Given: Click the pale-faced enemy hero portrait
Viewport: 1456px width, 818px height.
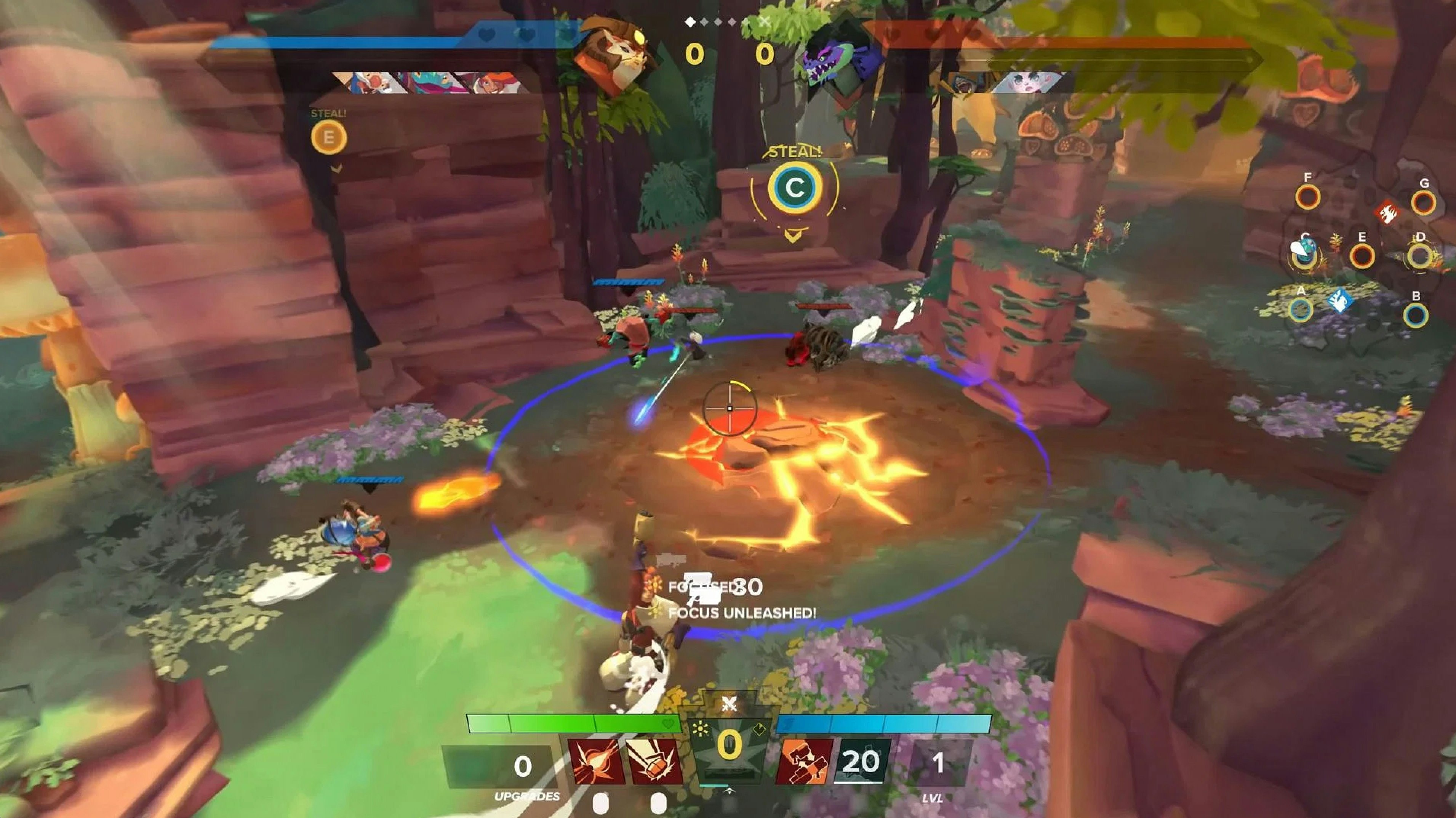Looking at the screenshot, I should [x=1026, y=83].
